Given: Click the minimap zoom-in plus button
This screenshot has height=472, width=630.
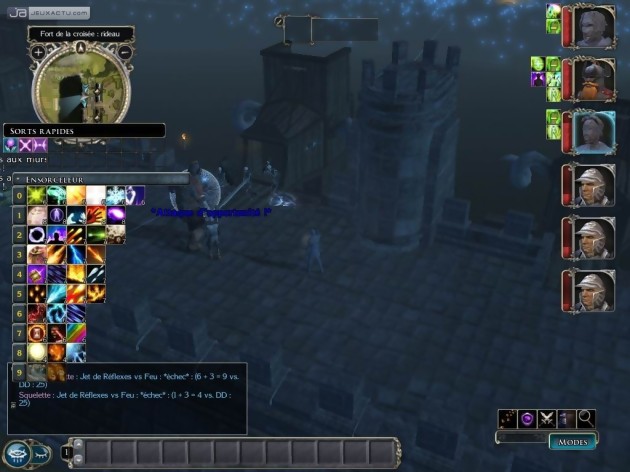Looking at the screenshot, I should click(x=38, y=52).
